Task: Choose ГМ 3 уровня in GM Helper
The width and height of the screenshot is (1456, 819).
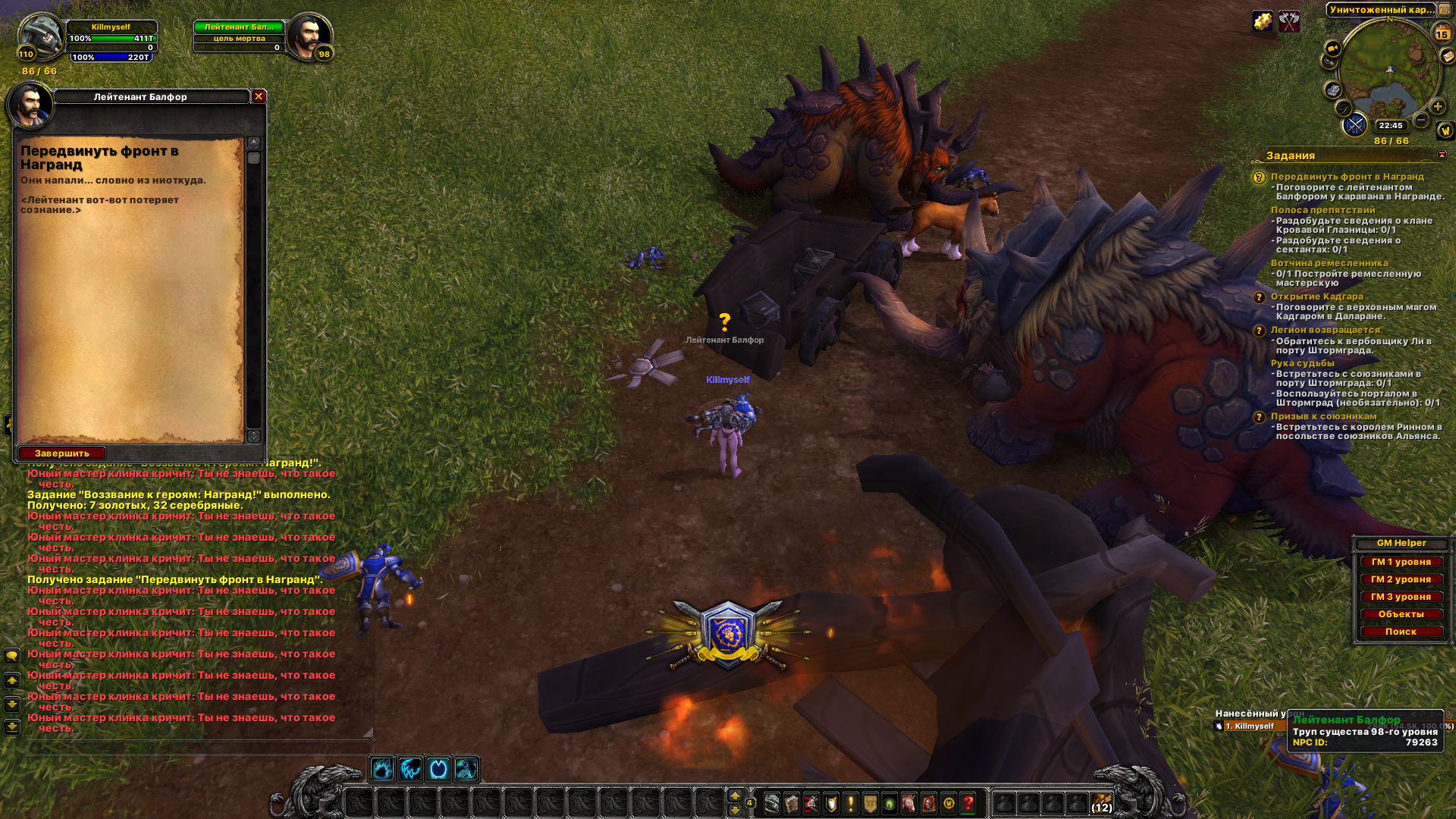Action: click(1401, 597)
